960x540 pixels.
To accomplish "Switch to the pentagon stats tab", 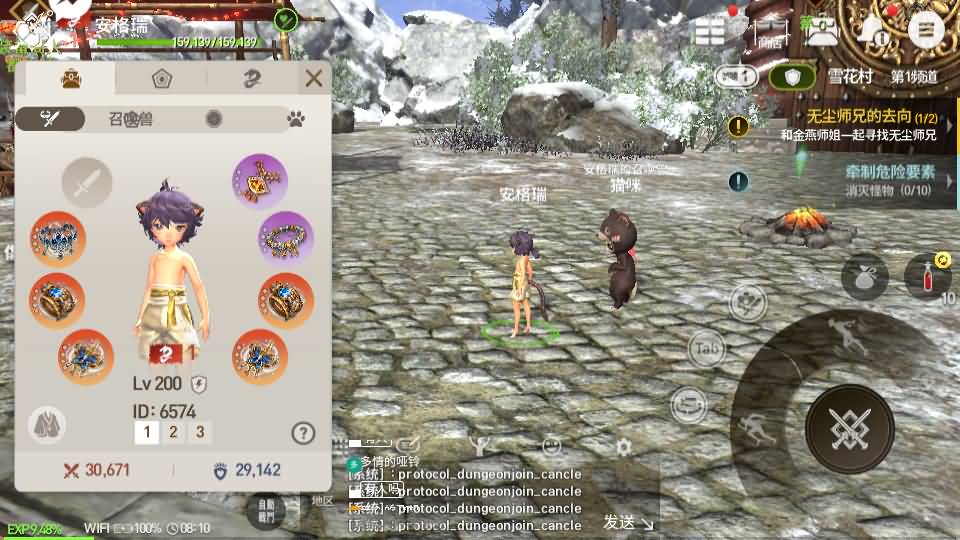I will pyautogui.click(x=161, y=79).
